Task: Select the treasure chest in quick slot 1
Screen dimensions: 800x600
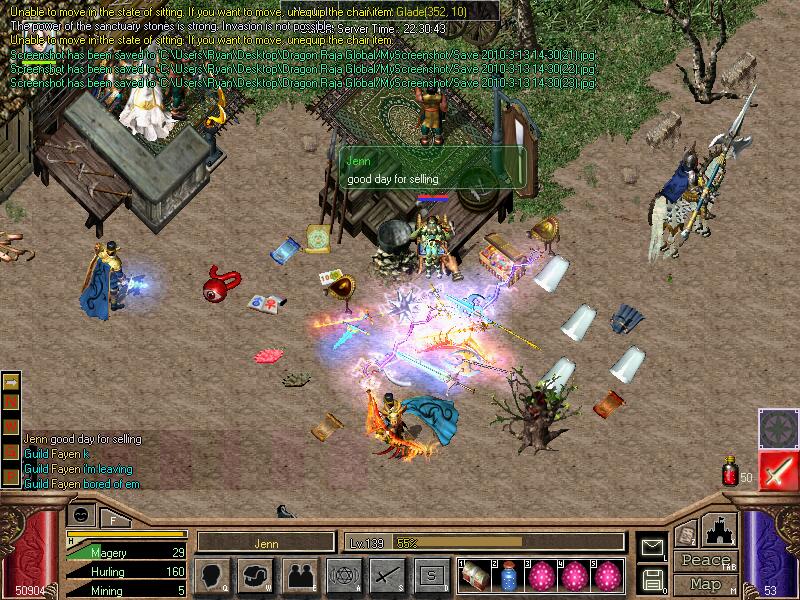Action: [474, 575]
